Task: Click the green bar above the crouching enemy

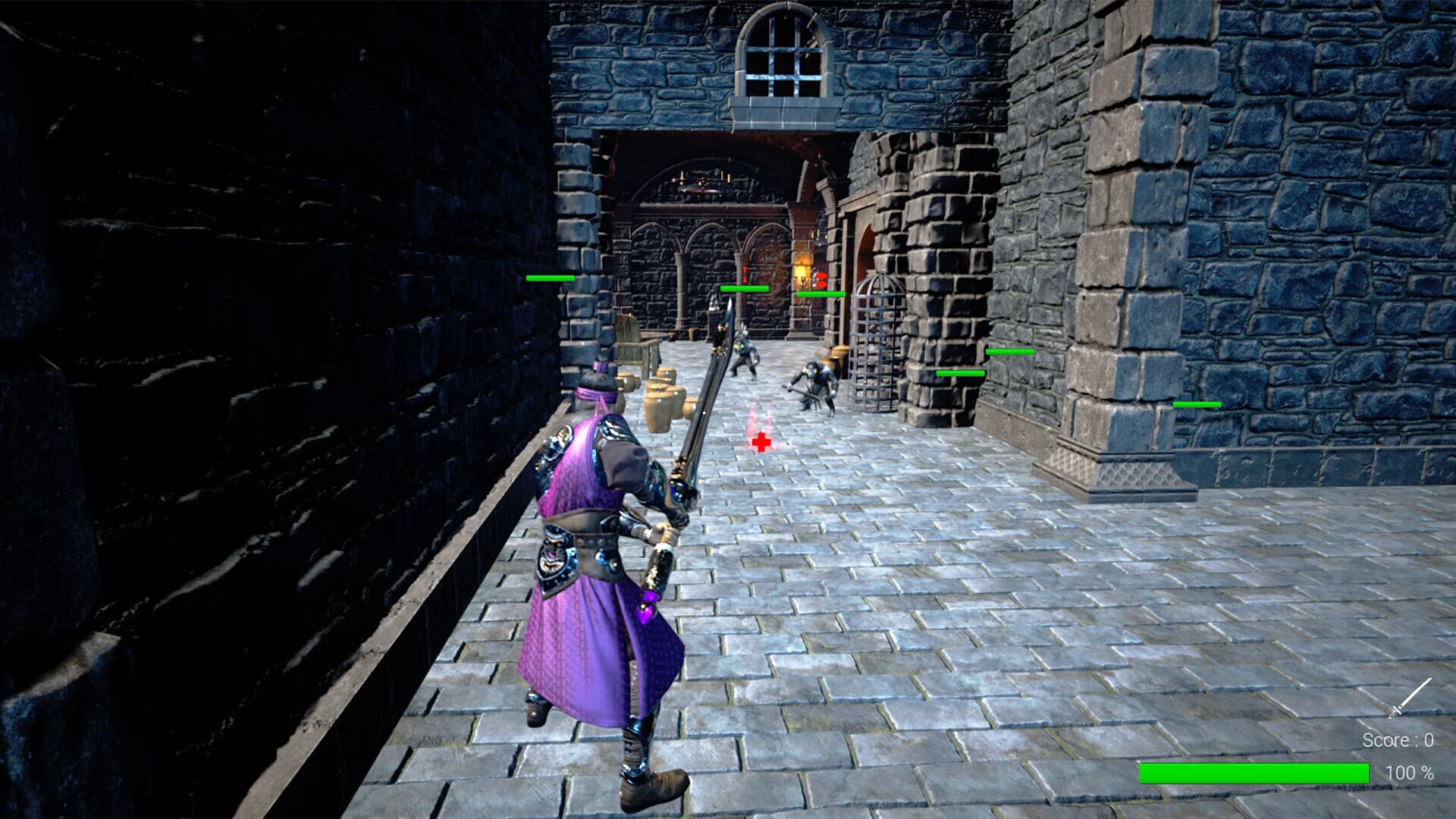Action: coord(821,293)
